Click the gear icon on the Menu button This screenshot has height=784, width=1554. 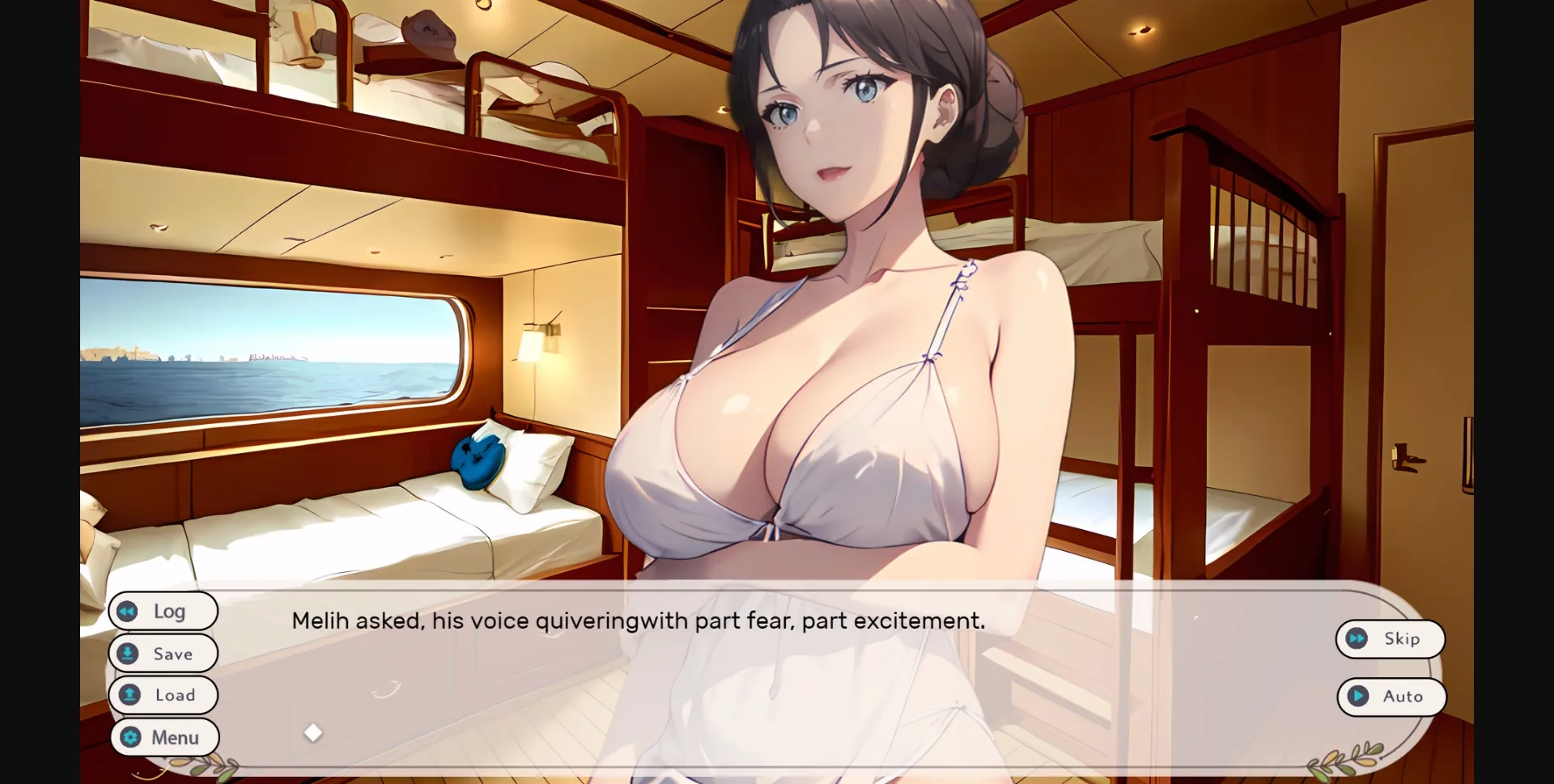[129, 737]
